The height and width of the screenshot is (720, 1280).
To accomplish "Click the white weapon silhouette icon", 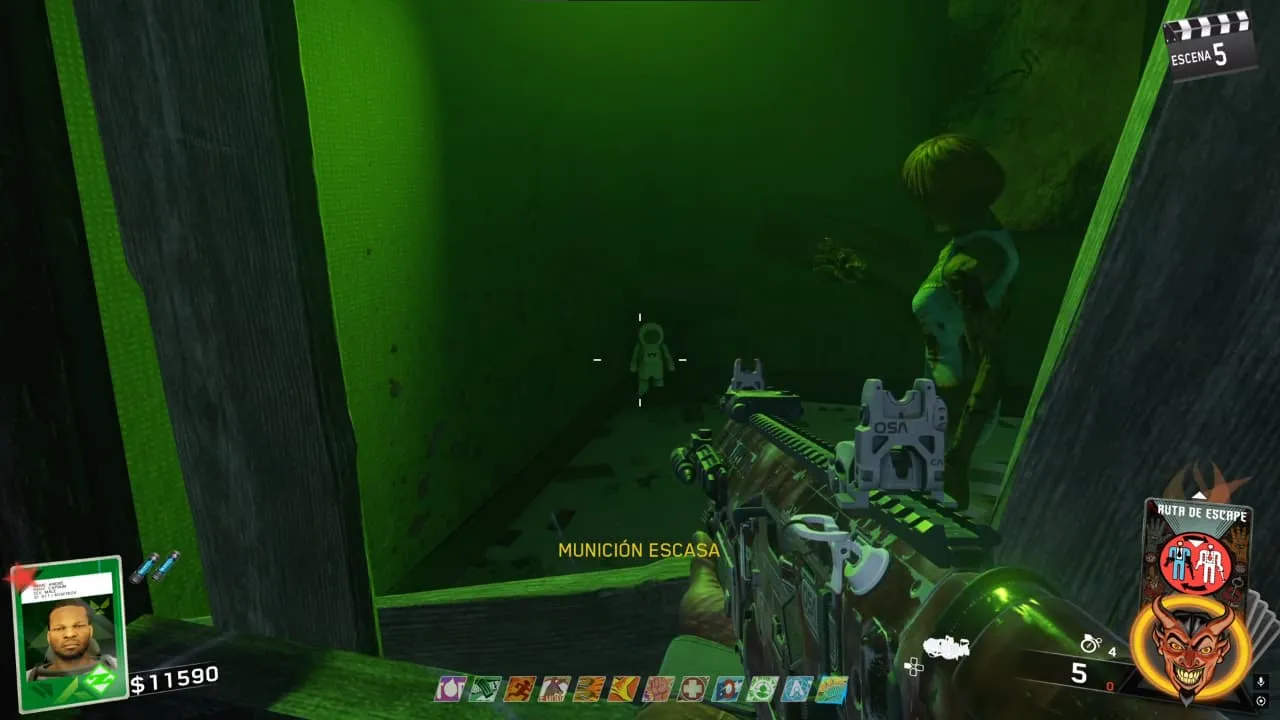I will pyautogui.click(x=946, y=647).
